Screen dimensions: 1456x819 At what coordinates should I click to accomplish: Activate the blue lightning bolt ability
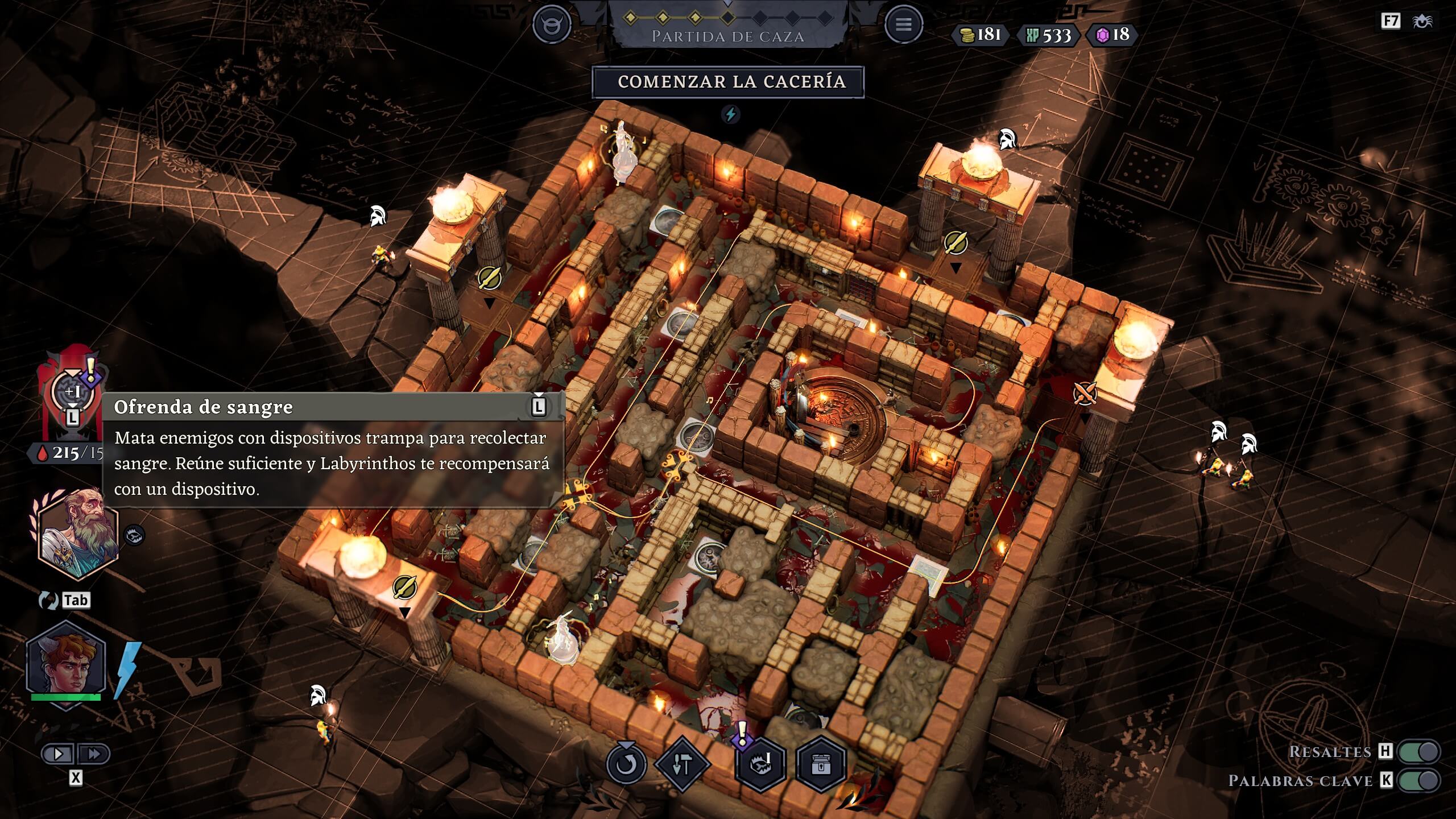click(127, 670)
